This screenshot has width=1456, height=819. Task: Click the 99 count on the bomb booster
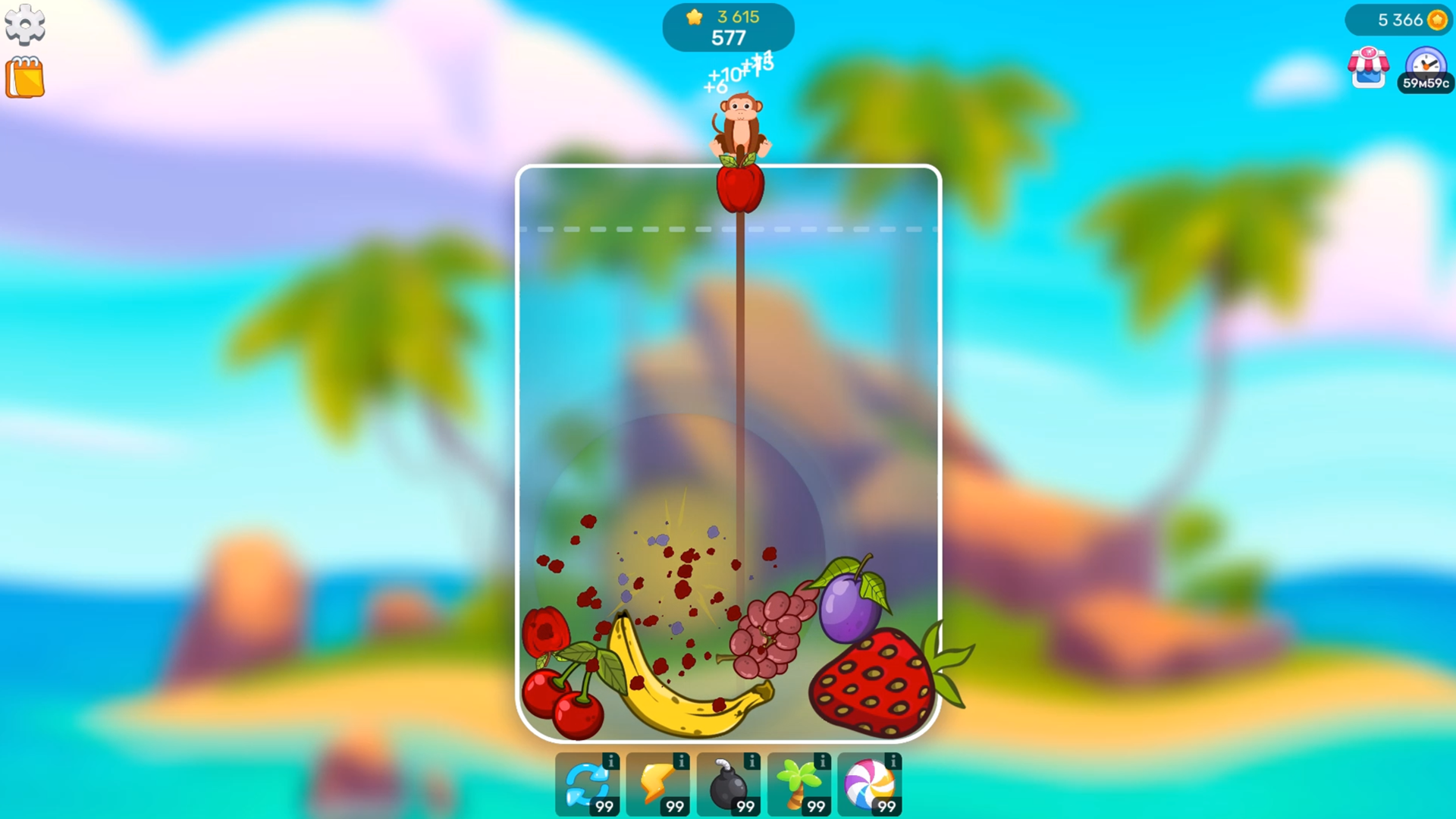pos(745,807)
